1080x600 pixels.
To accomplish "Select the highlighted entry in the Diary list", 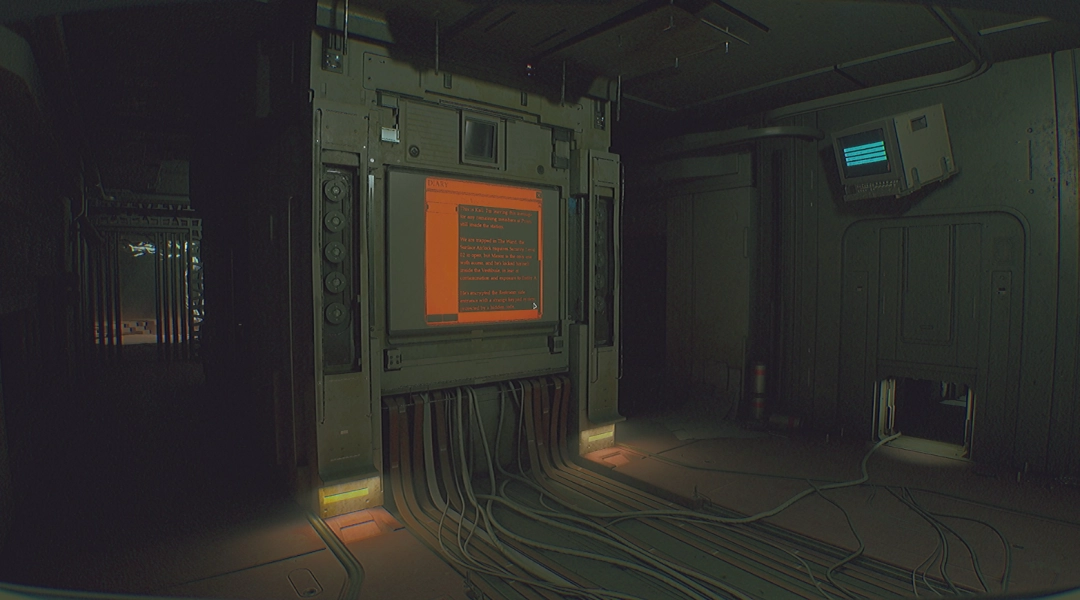I will [x=441, y=207].
